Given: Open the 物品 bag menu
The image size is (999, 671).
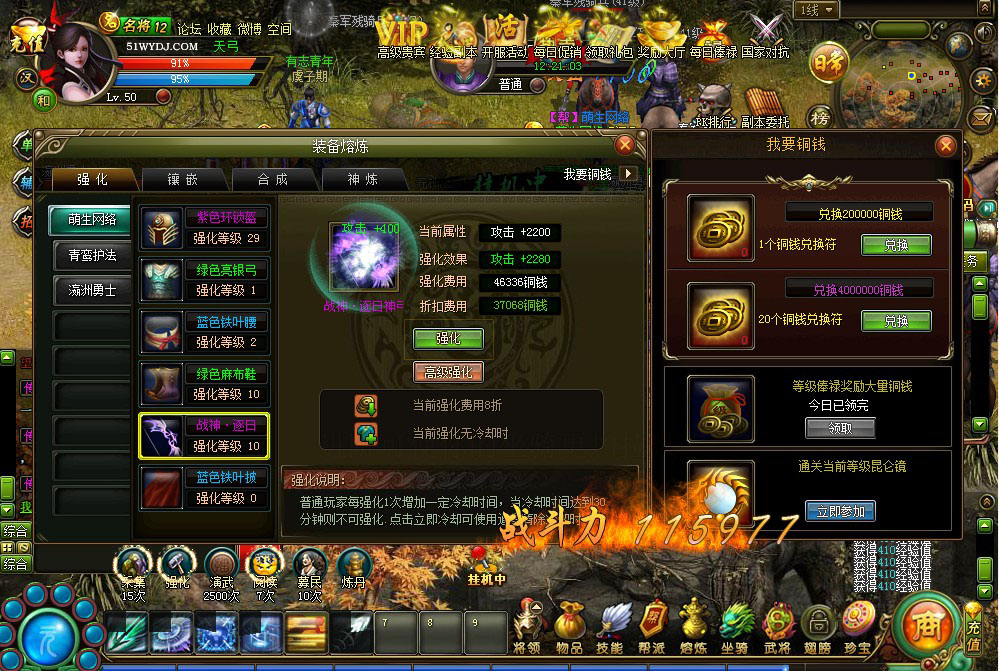Looking at the screenshot, I should coord(569,623).
